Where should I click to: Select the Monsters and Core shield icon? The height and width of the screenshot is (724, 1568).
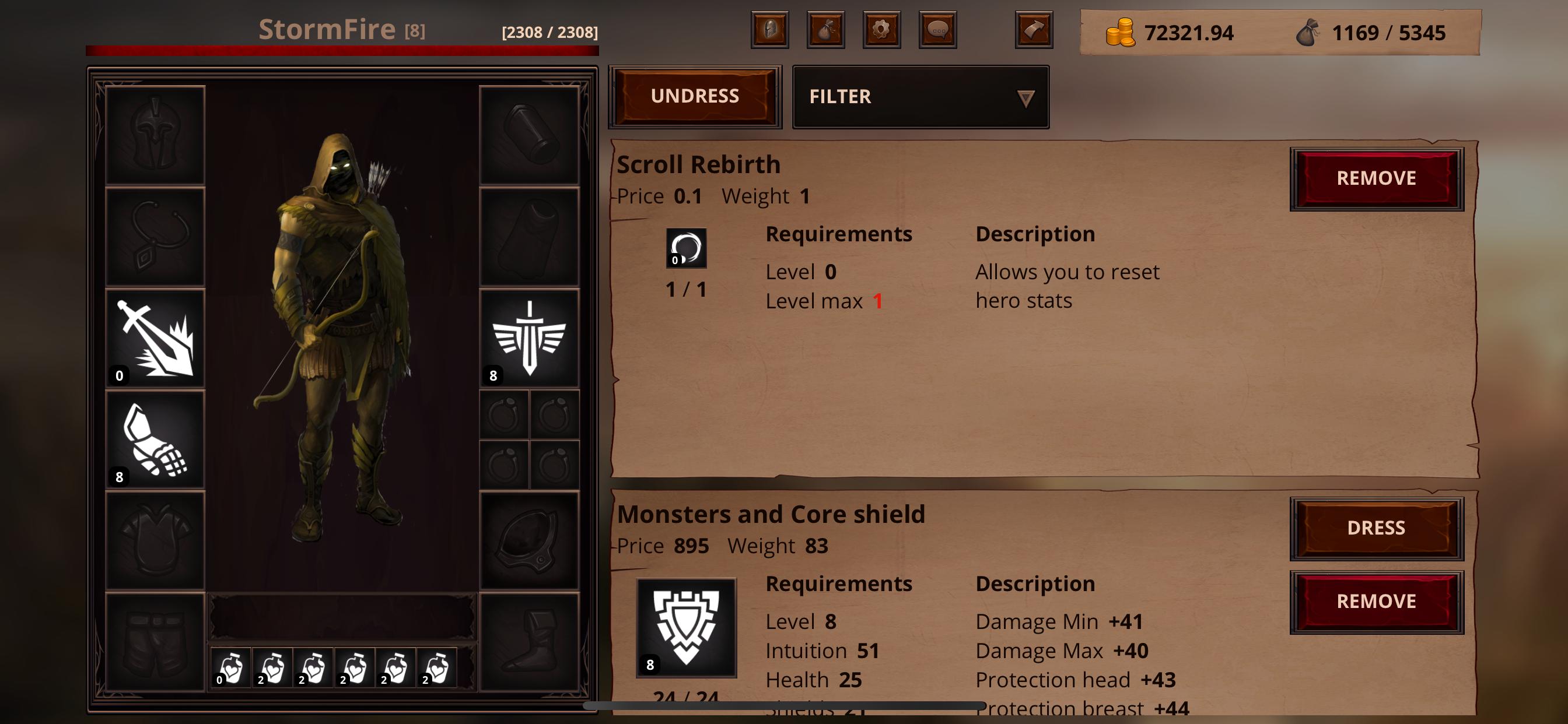(x=686, y=627)
